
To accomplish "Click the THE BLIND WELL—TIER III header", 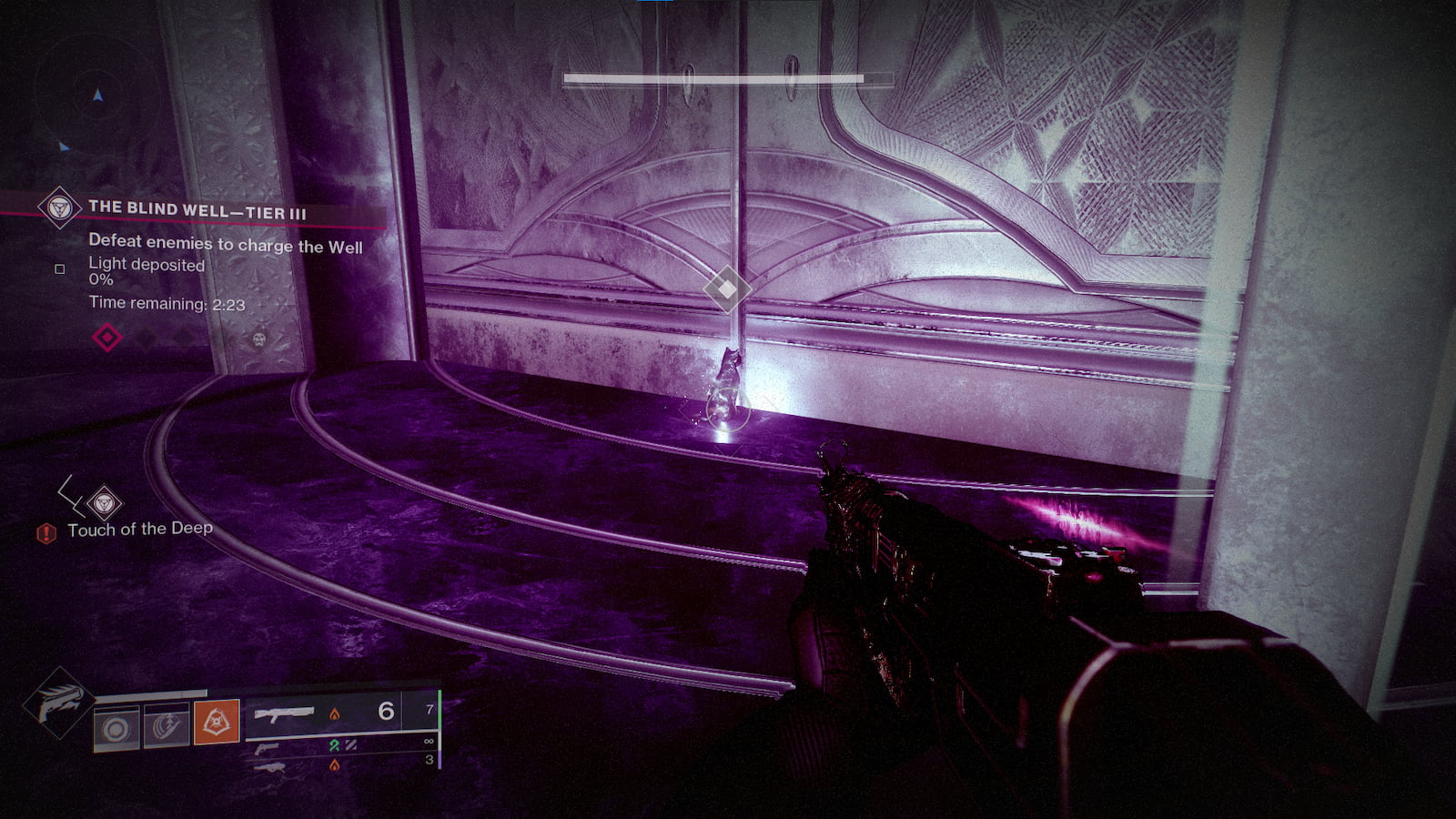I will [x=196, y=209].
